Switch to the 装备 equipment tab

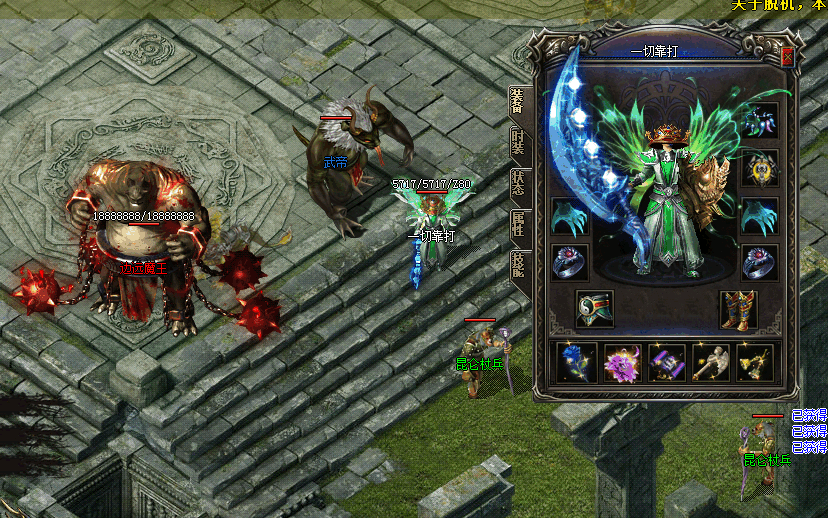tap(517, 102)
